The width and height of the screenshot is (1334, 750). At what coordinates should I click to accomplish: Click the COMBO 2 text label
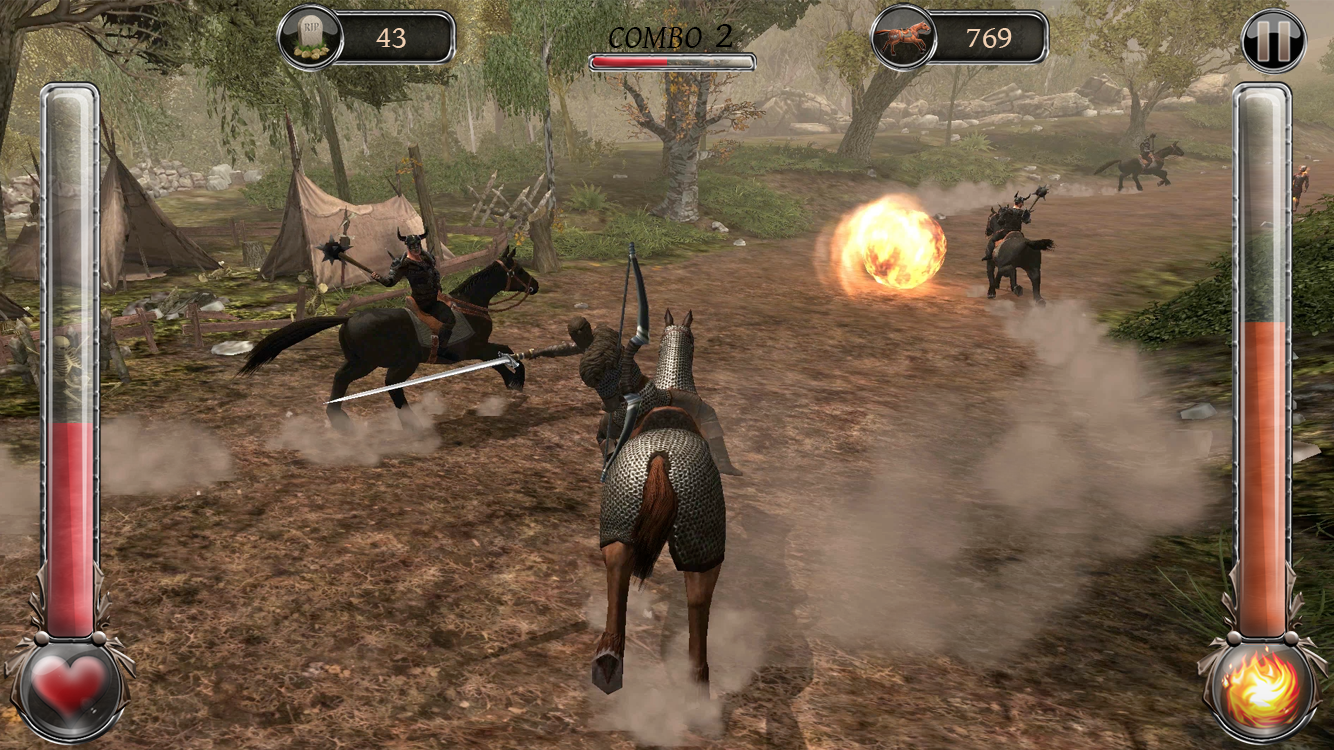coord(668,36)
